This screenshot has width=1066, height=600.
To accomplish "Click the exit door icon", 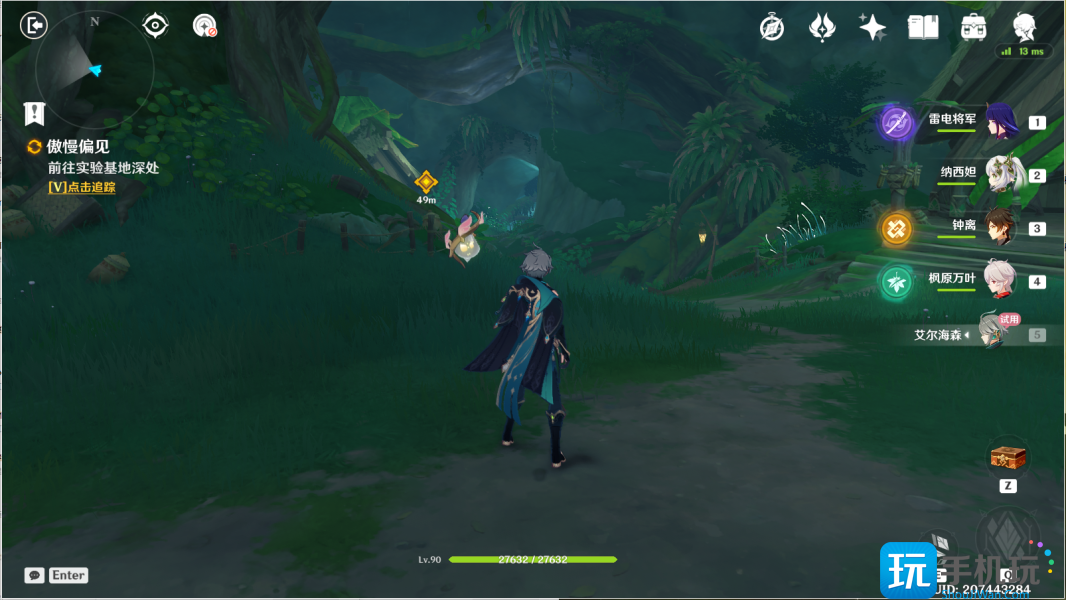I will pyautogui.click(x=34, y=26).
